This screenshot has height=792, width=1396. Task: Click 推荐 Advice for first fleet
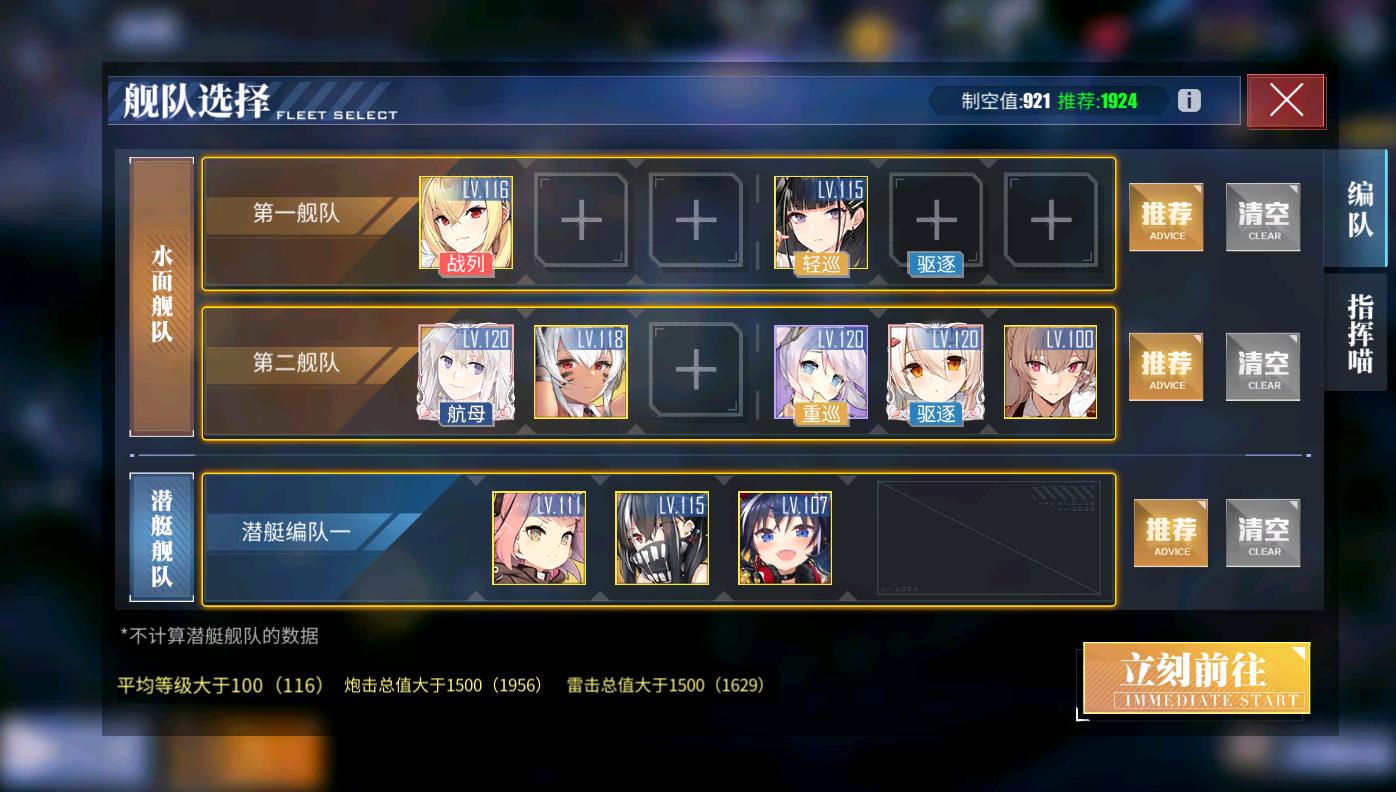[x=1166, y=217]
